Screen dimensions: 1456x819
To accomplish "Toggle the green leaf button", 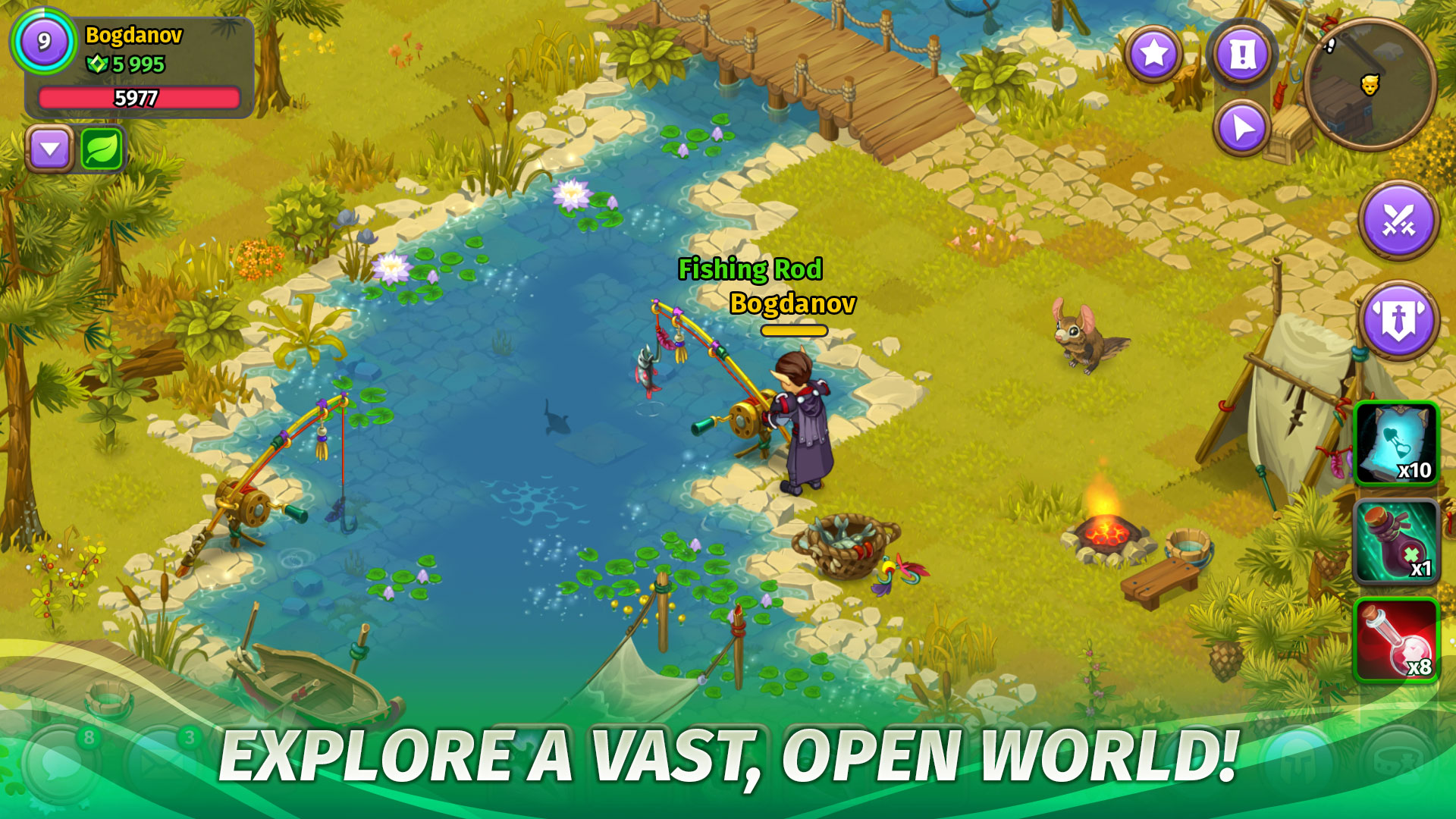I will click(x=104, y=147).
